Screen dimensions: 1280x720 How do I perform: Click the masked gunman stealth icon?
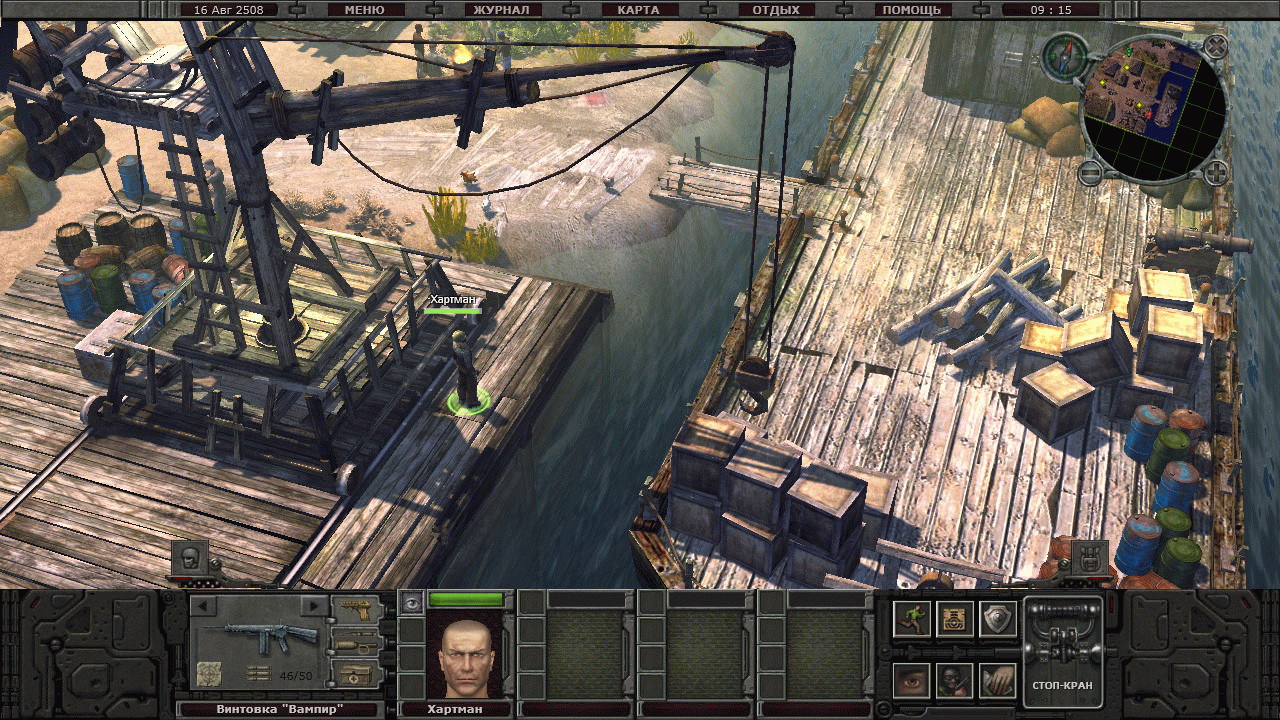tap(954, 680)
